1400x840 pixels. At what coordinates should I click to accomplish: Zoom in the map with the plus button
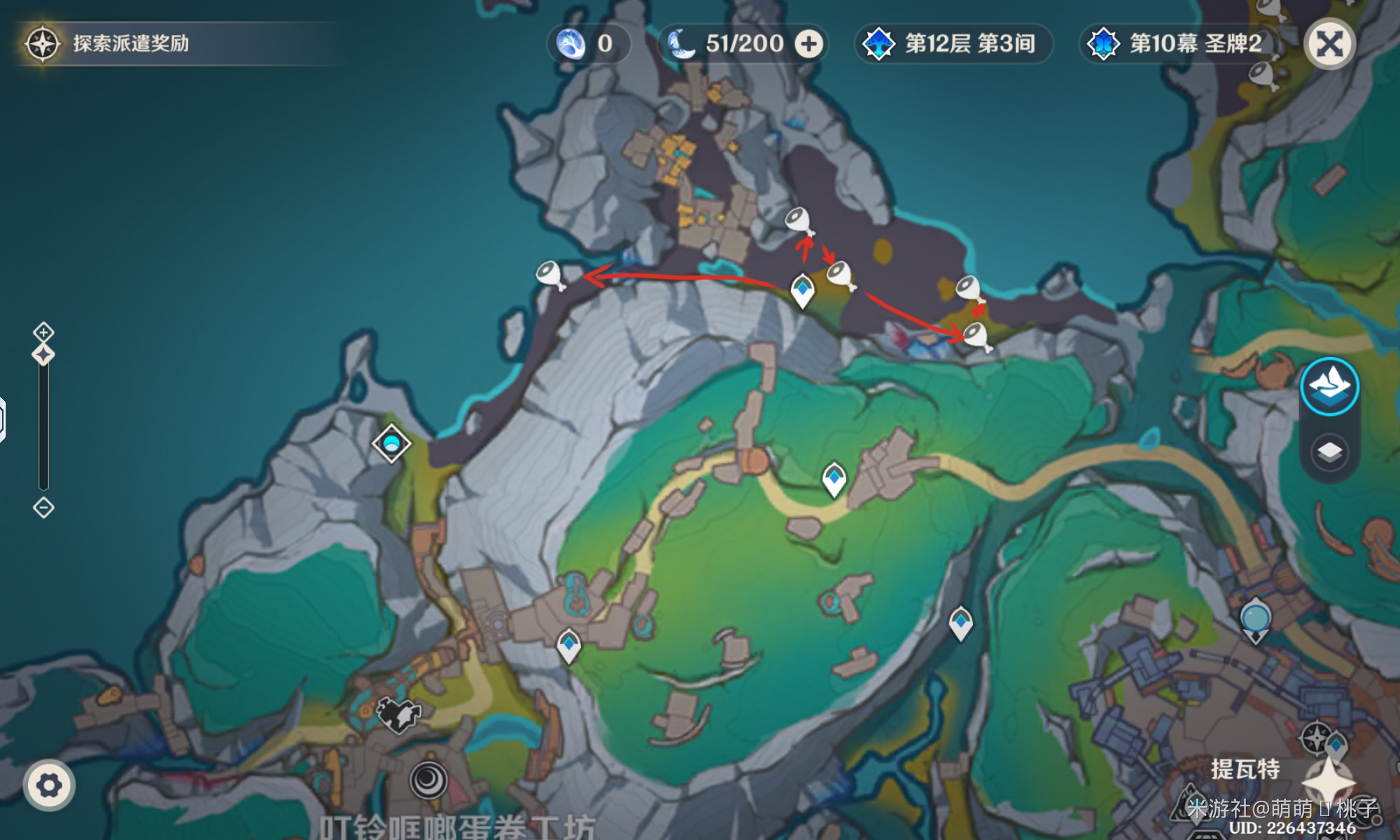coord(43,332)
